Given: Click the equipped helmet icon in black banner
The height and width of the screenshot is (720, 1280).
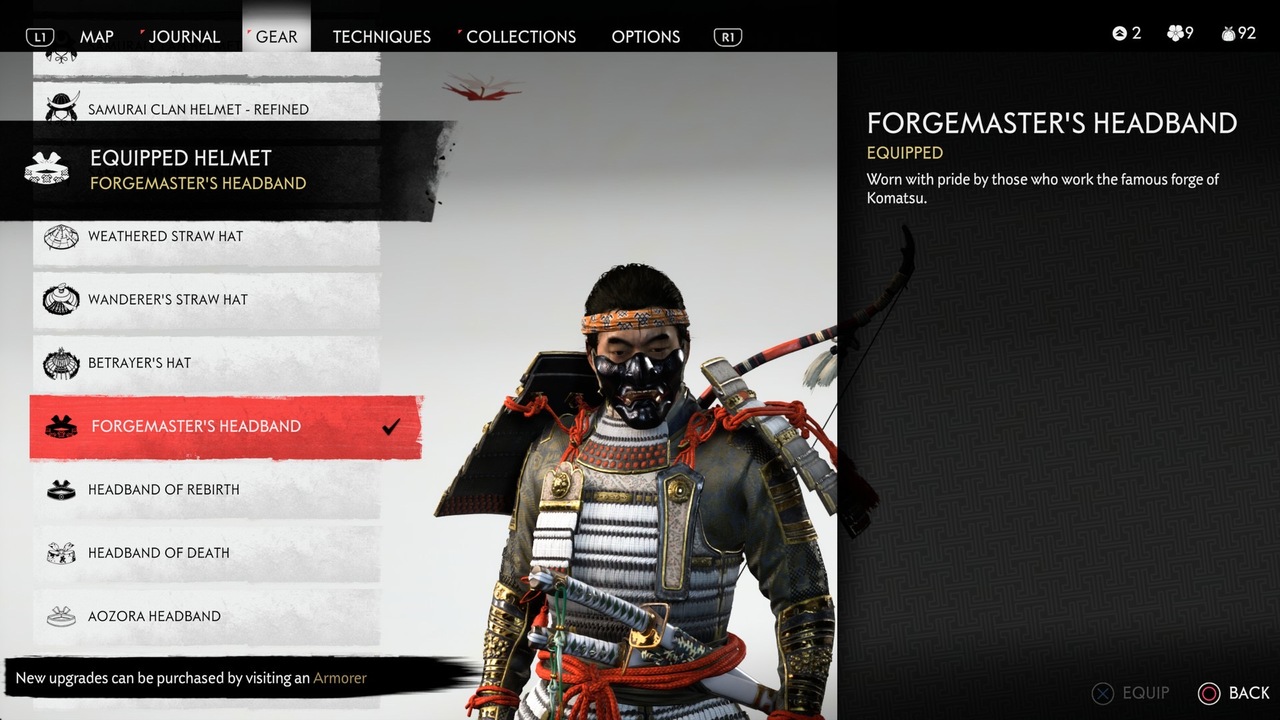Looking at the screenshot, I should (x=48, y=169).
